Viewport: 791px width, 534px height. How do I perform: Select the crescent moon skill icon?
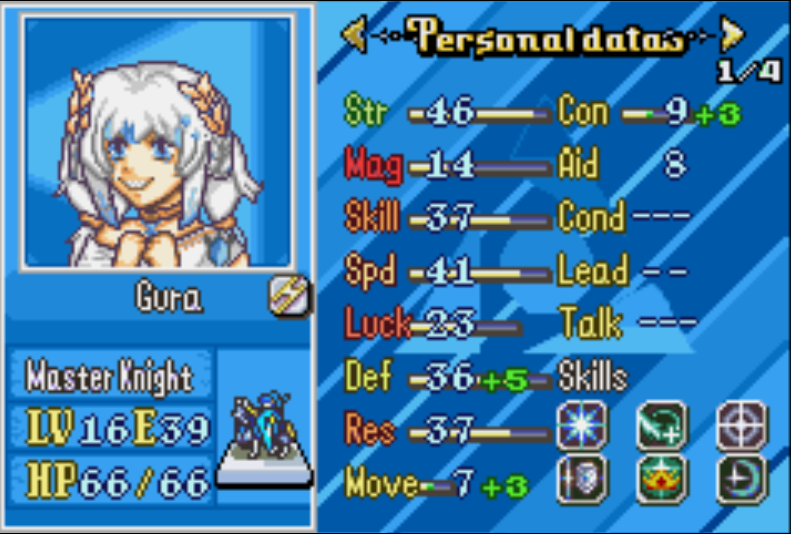point(742,479)
